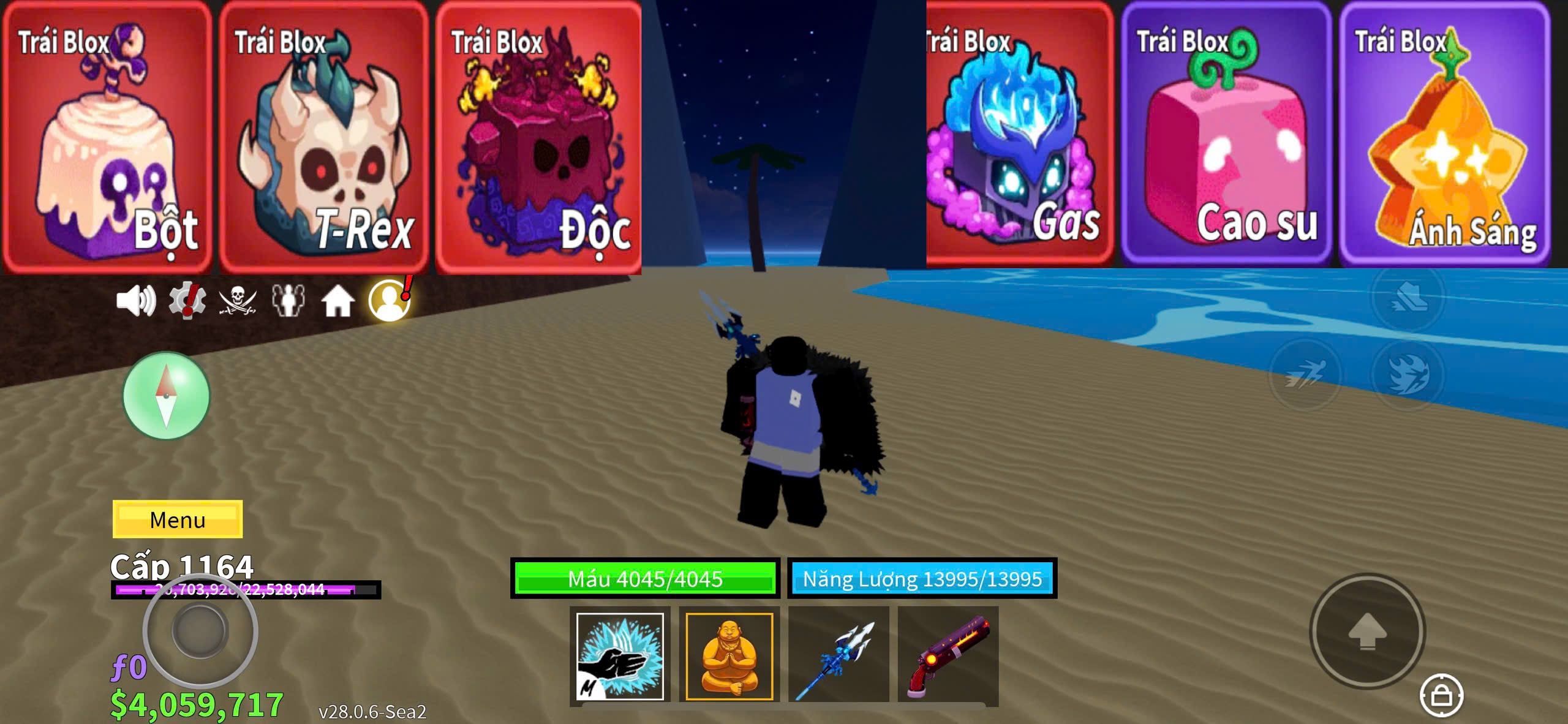The height and width of the screenshot is (724, 1568).
Task: Pick the Độc Blox fruit card
Action: (x=539, y=138)
